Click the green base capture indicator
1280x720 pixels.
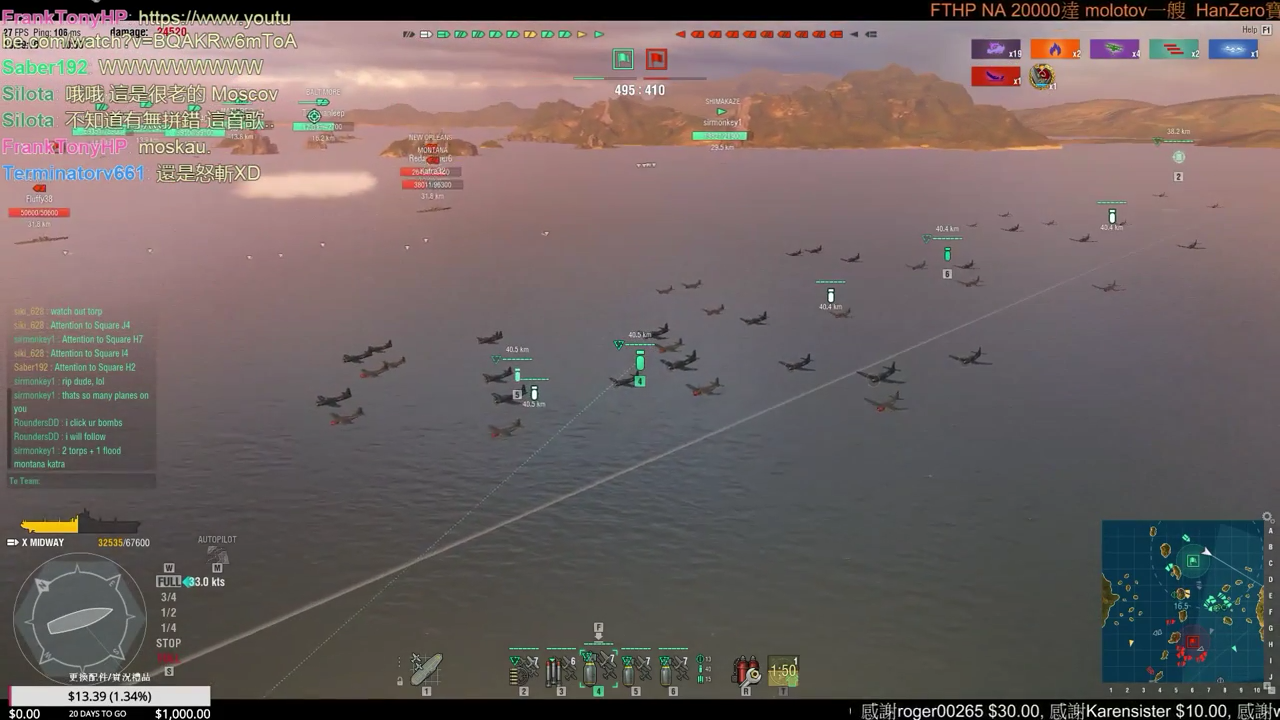click(623, 59)
